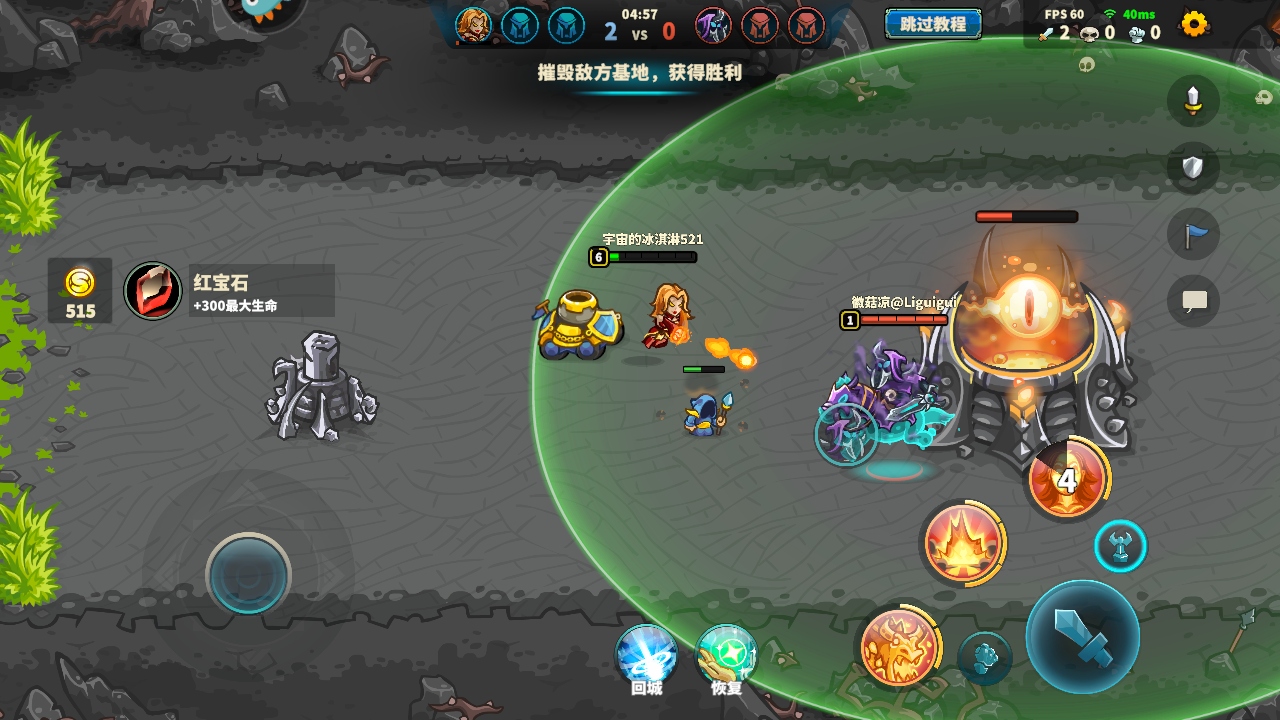Use the 恢复 heal skill
The width and height of the screenshot is (1280, 720).
(726, 656)
